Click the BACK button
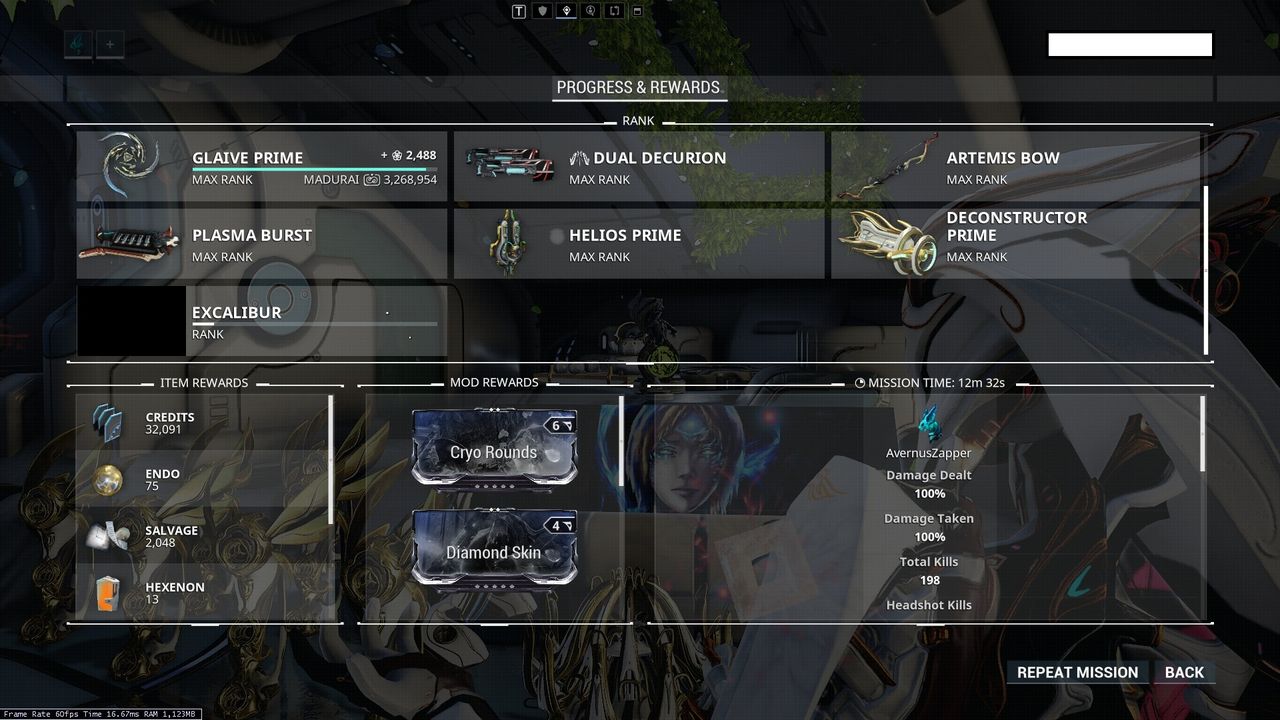The height and width of the screenshot is (720, 1280). [x=1184, y=672]
